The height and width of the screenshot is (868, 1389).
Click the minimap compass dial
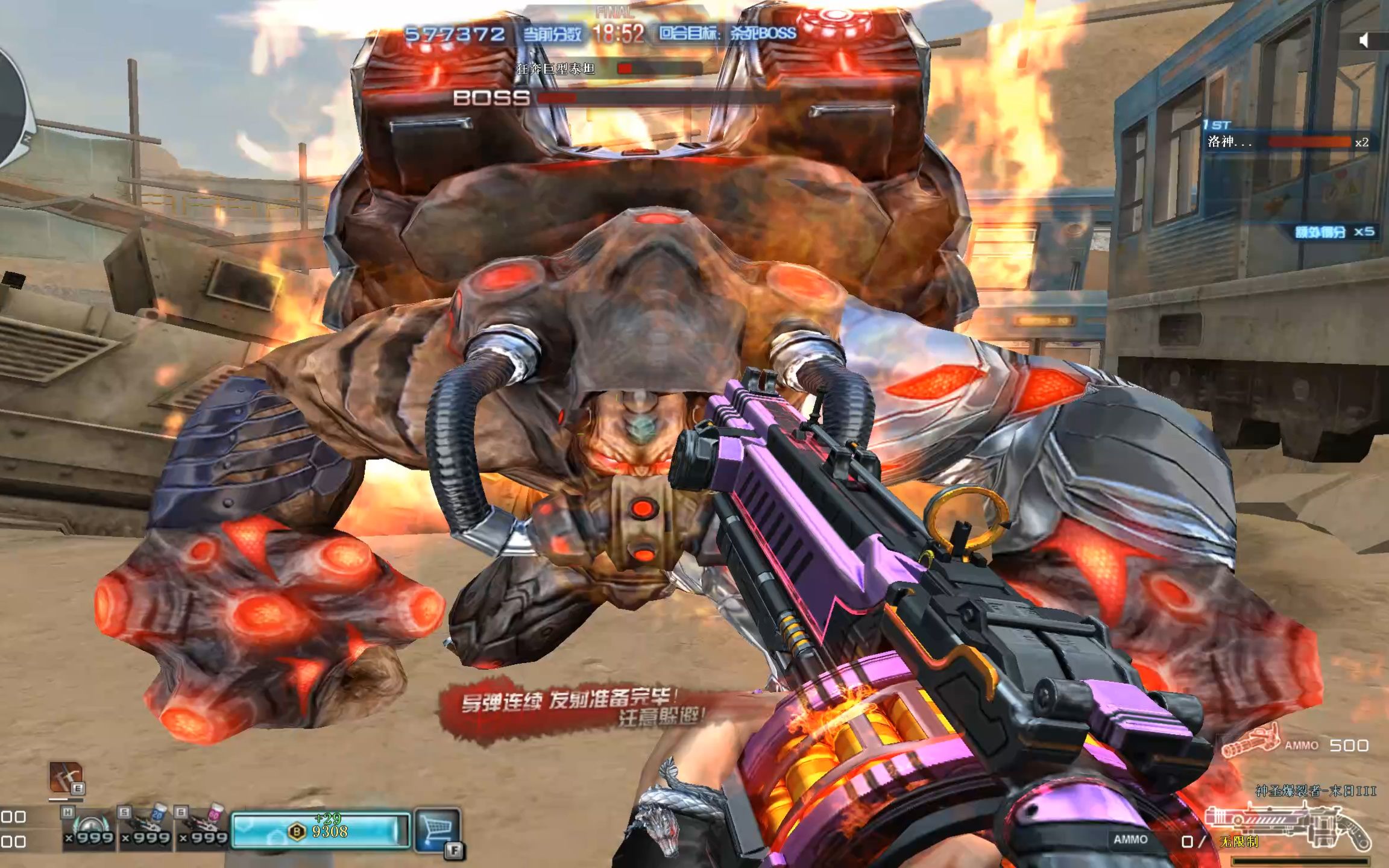tap(13, 108)
